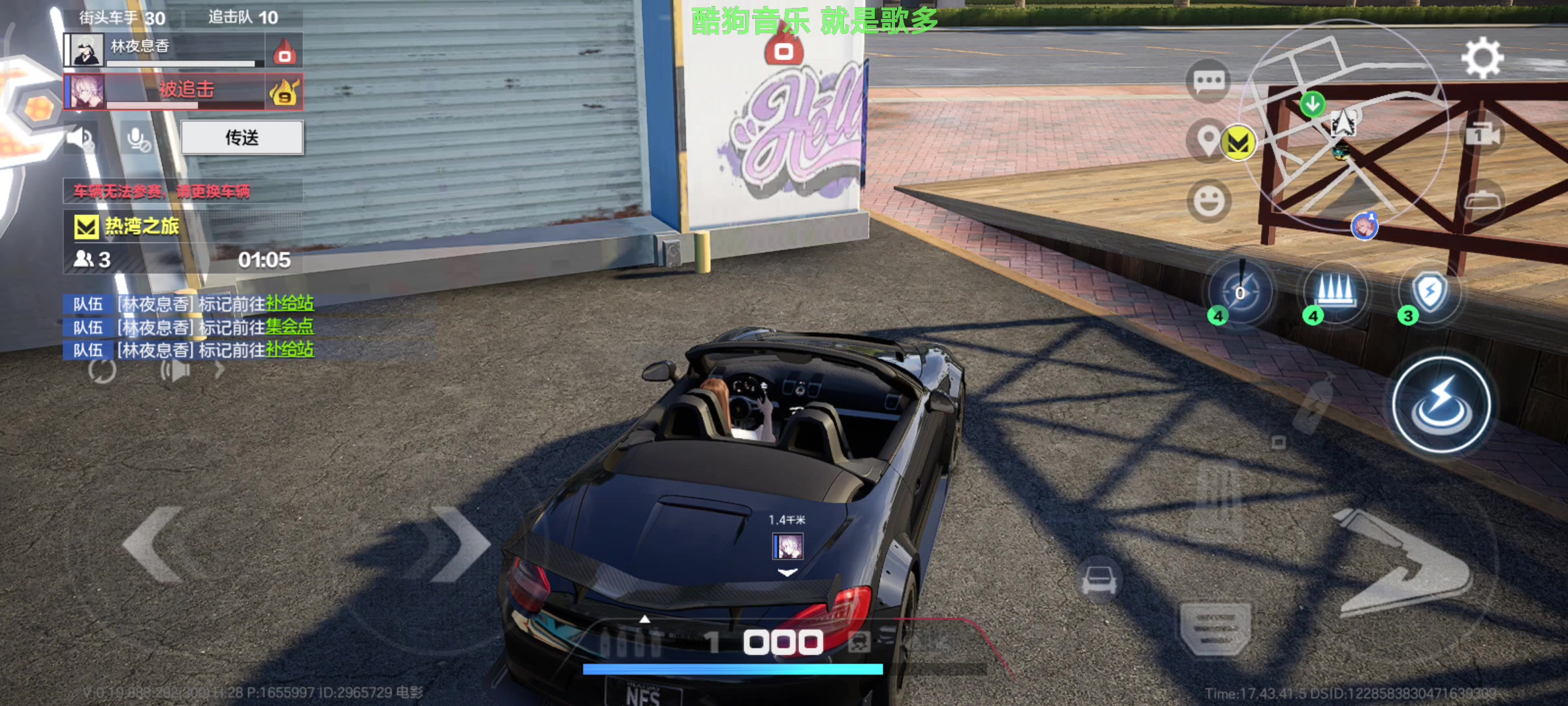Activate the nitro boost button
The image size is (1568, 706).
click(x=1441, y=405)
